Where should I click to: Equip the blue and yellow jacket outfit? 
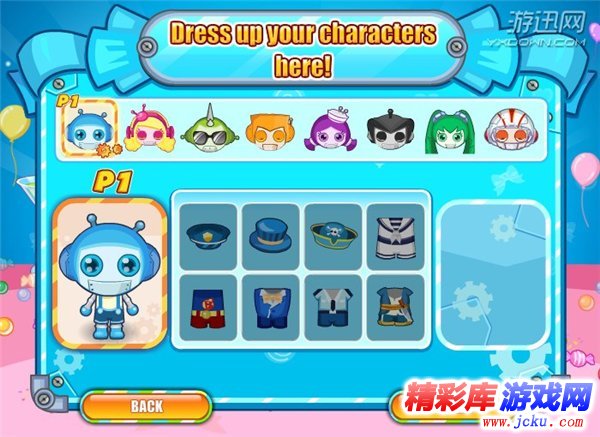[394, 307]
